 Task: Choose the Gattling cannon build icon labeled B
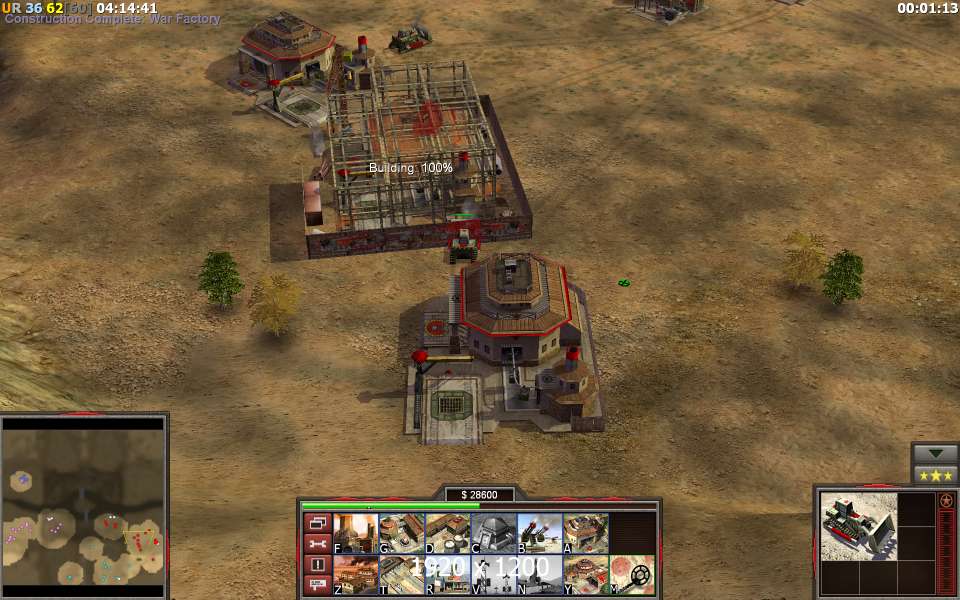pyautogui.click(x=539, y=533)
